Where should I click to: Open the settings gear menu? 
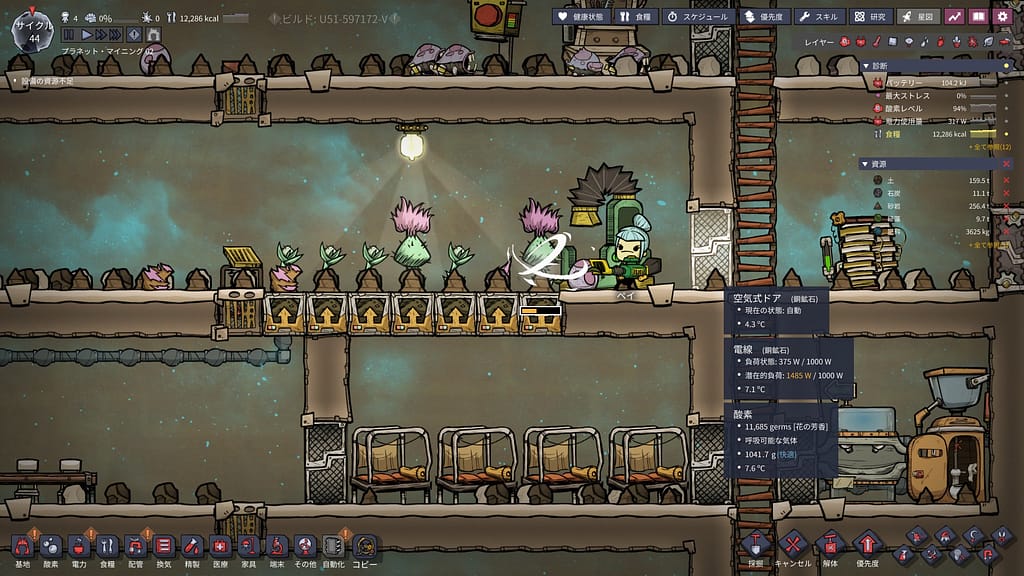tap(1003, 16)
